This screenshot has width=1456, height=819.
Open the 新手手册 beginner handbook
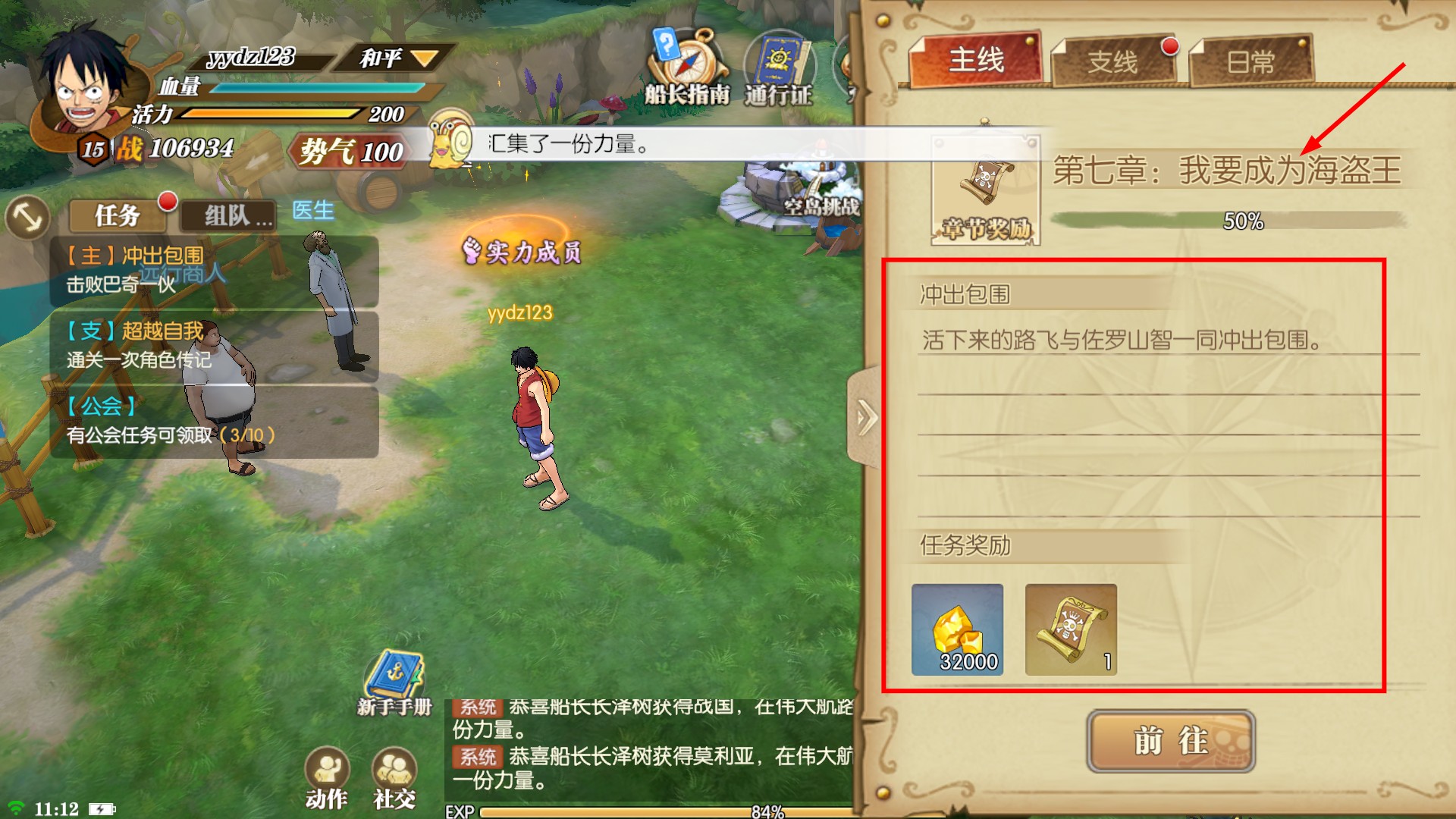pos(394,682)
